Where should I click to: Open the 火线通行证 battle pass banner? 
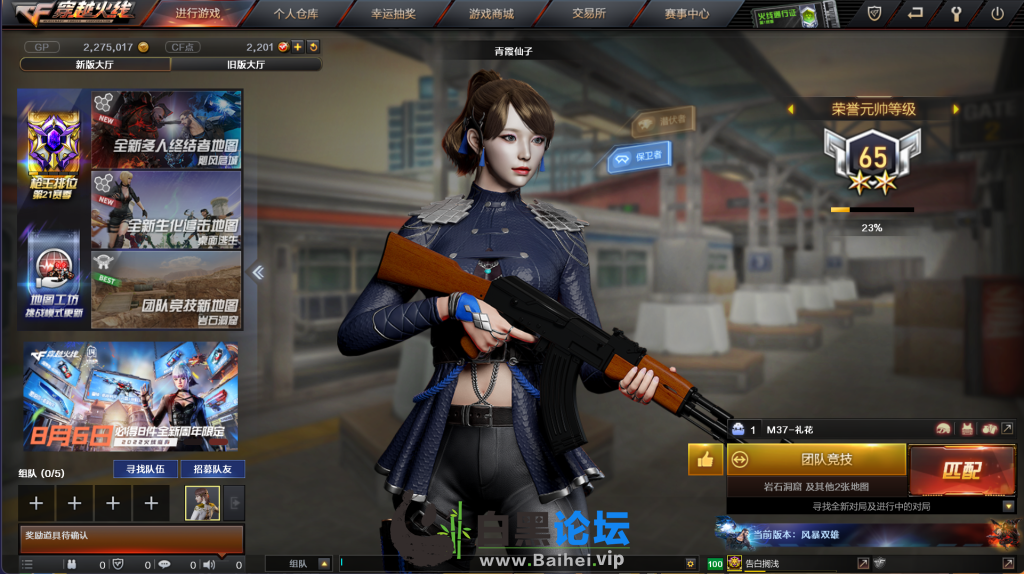coord(797,15)
